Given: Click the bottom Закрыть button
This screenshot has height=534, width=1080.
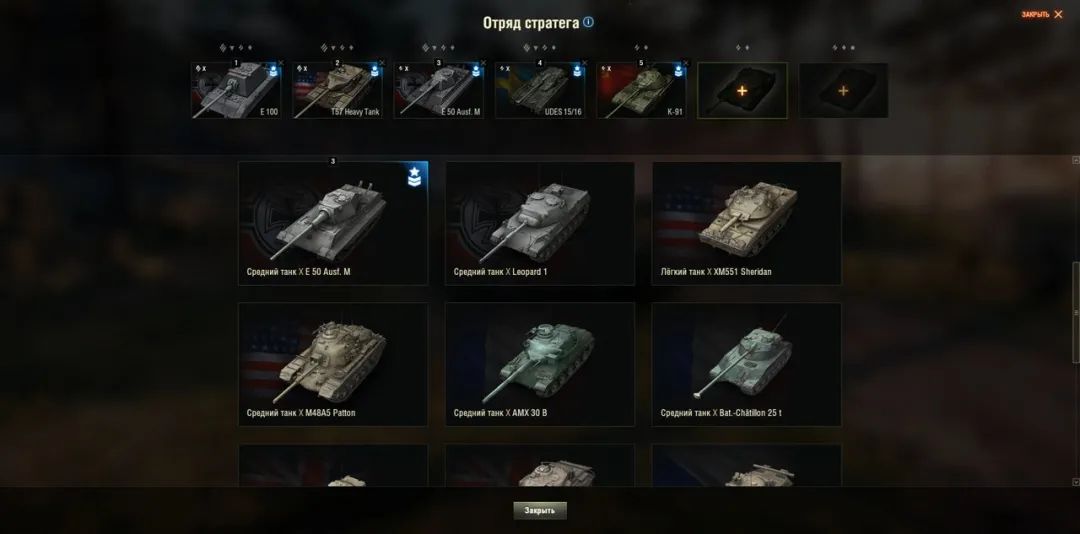Looking at the screenshot, I should tap(540, 510).
